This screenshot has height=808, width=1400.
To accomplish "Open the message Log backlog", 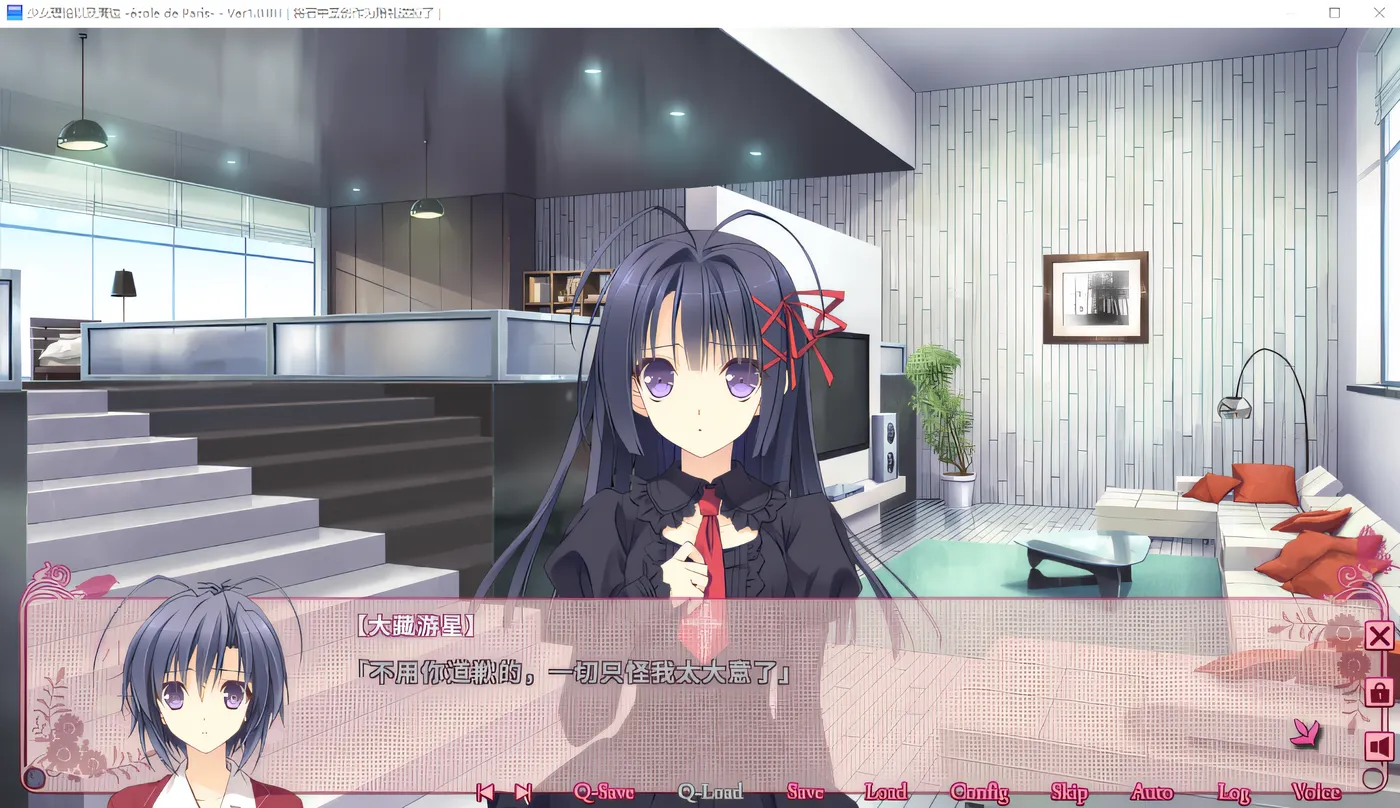I will [x=1234, y=790].
